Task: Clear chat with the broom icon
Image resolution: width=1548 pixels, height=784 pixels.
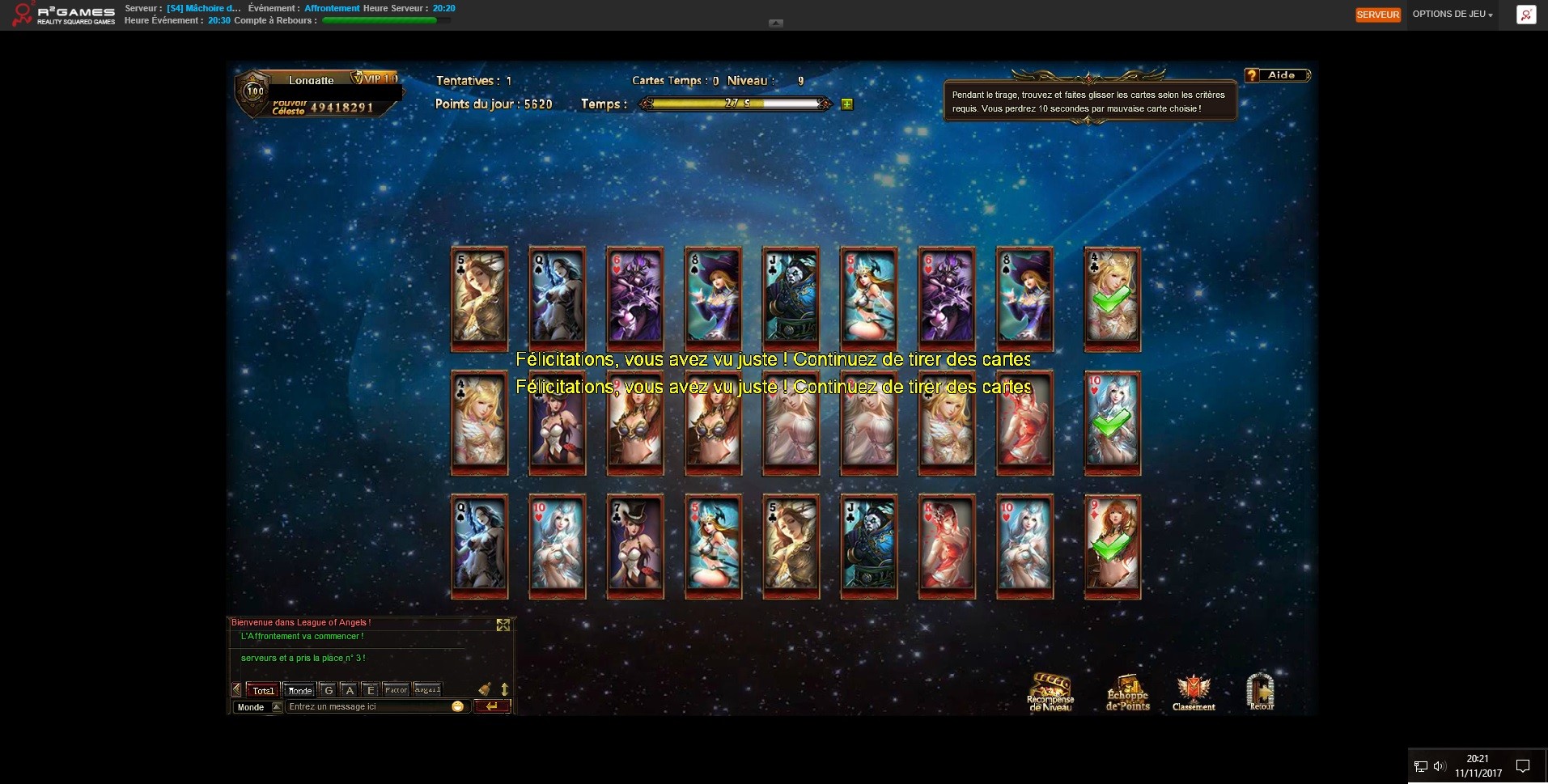Action: [x=485, y=689]
